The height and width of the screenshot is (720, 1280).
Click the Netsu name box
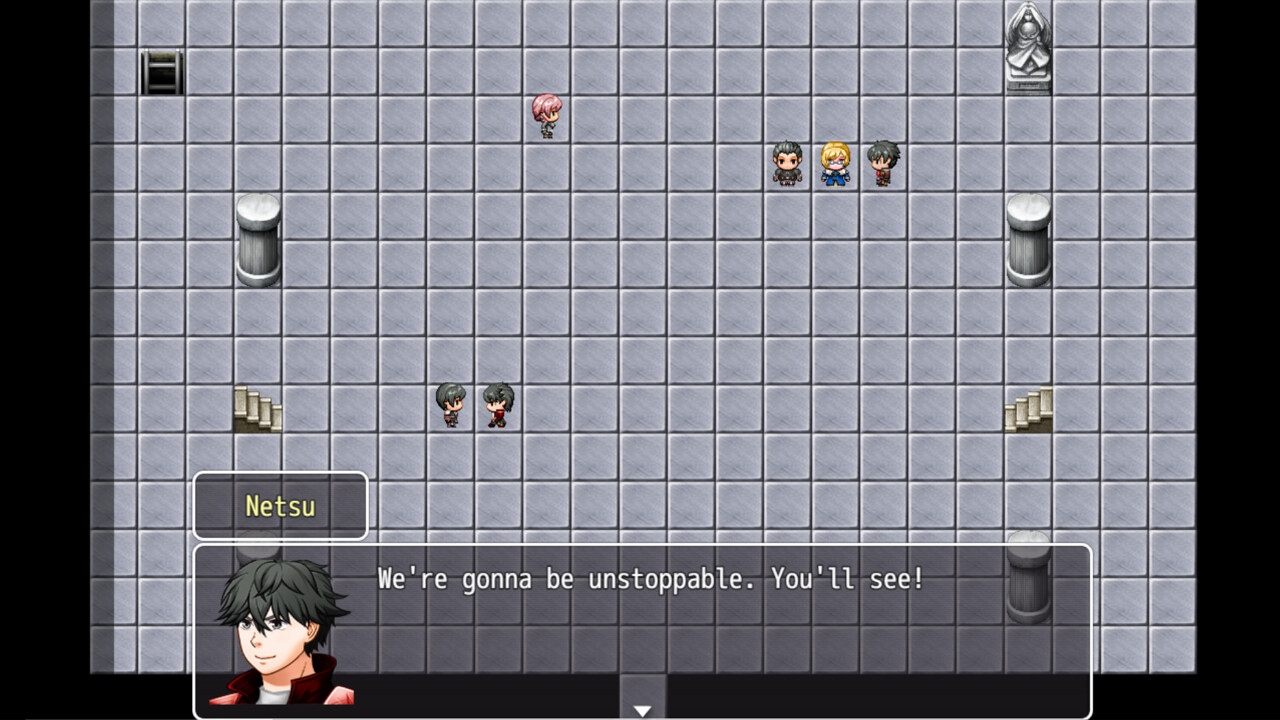(281, 506)
